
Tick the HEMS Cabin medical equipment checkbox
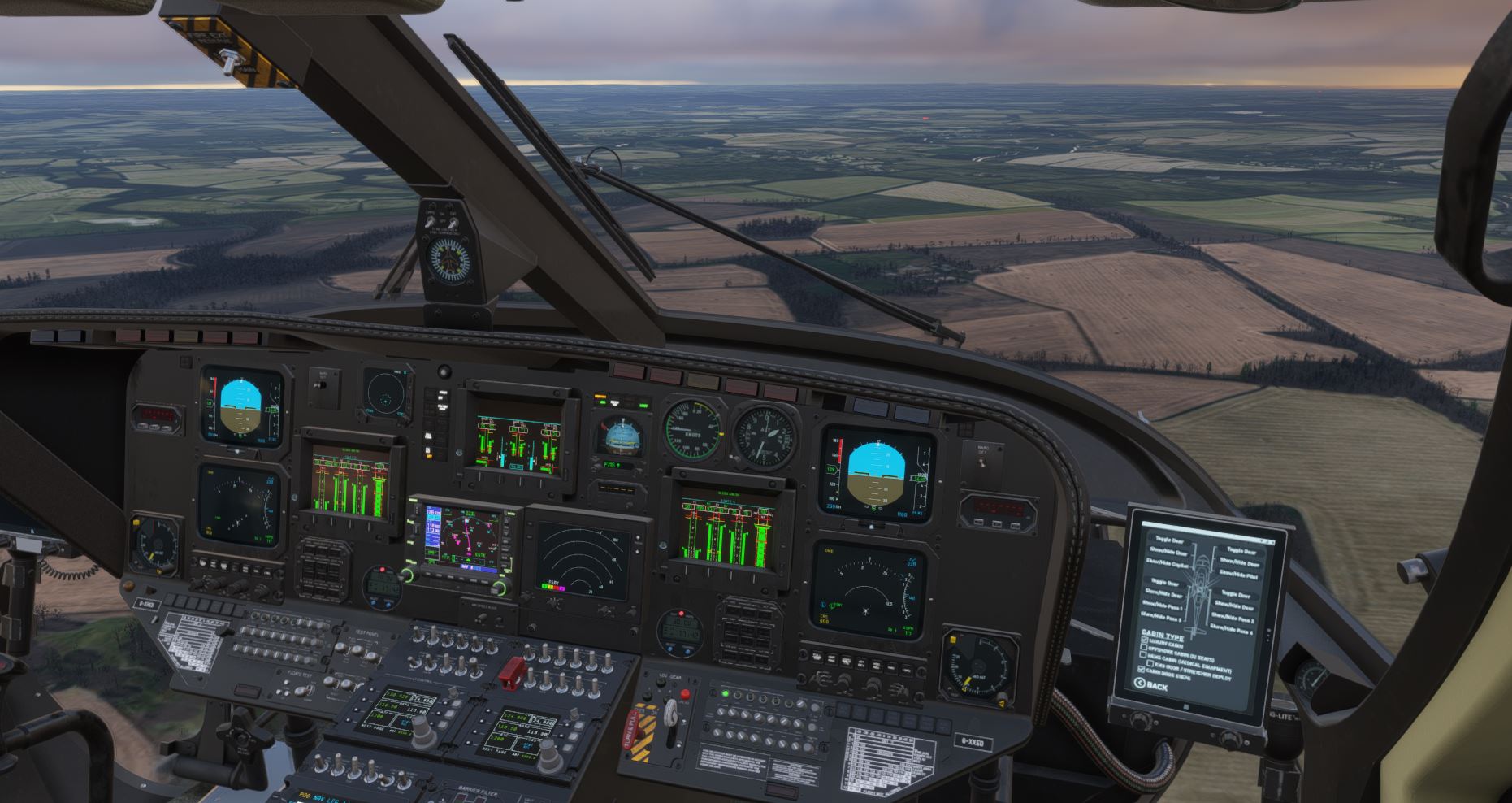1143,654
